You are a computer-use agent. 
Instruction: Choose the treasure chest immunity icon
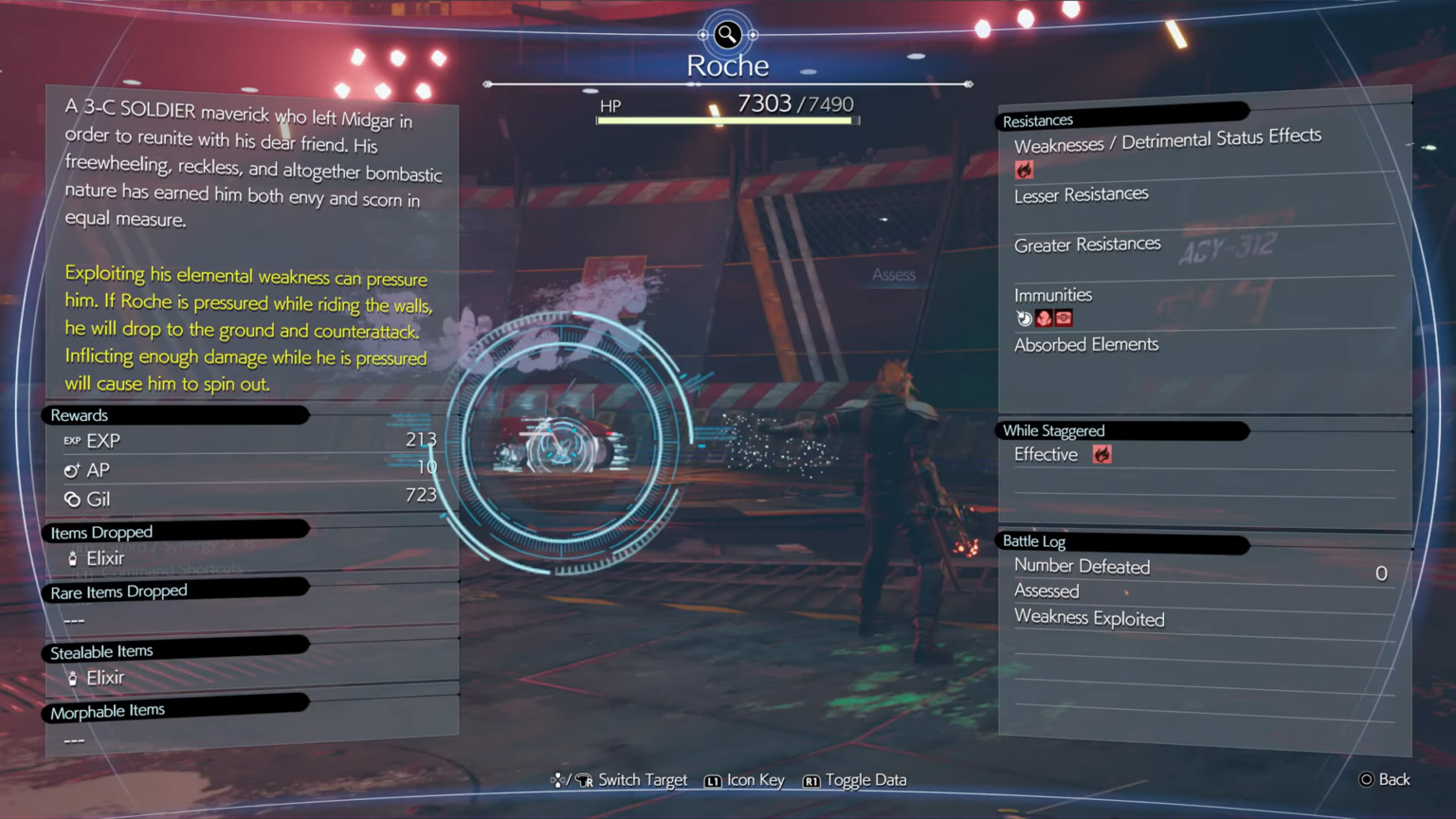click(x=1064, y=318)
